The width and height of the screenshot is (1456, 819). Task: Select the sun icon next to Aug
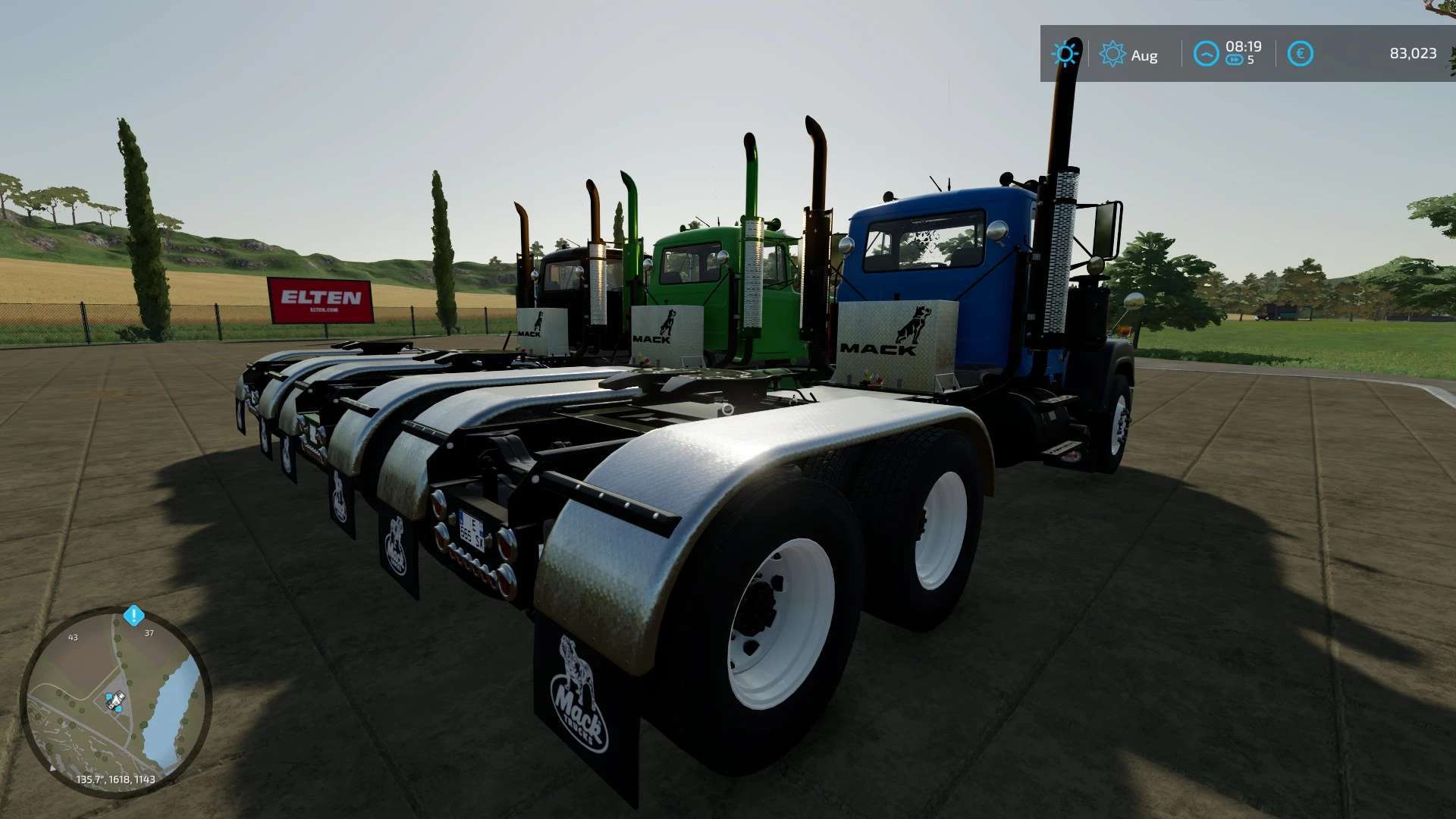[1112, 53]
